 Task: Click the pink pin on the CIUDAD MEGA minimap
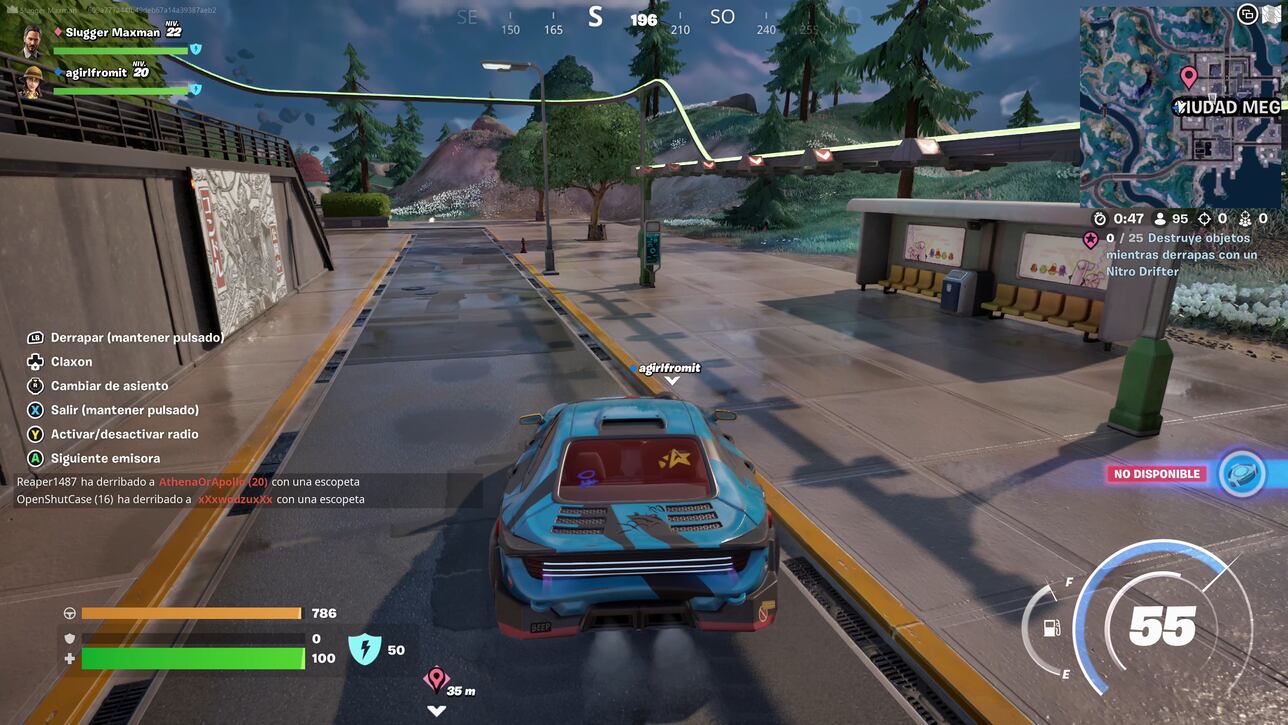click(1189, 76)
